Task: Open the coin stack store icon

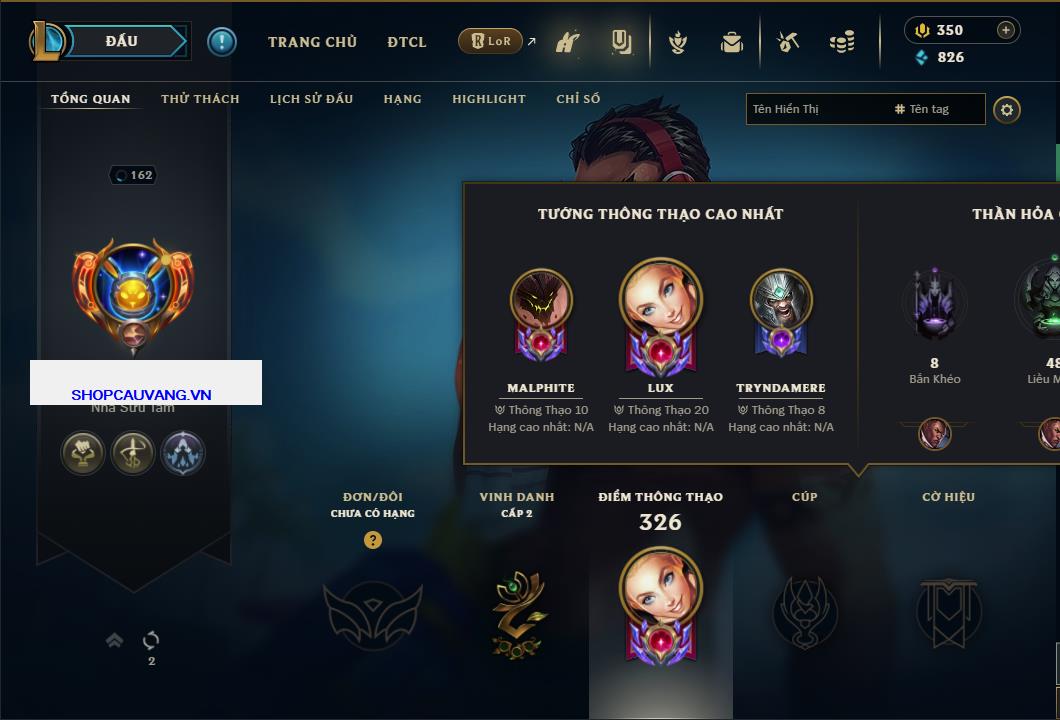Action: tap(842, 42)
